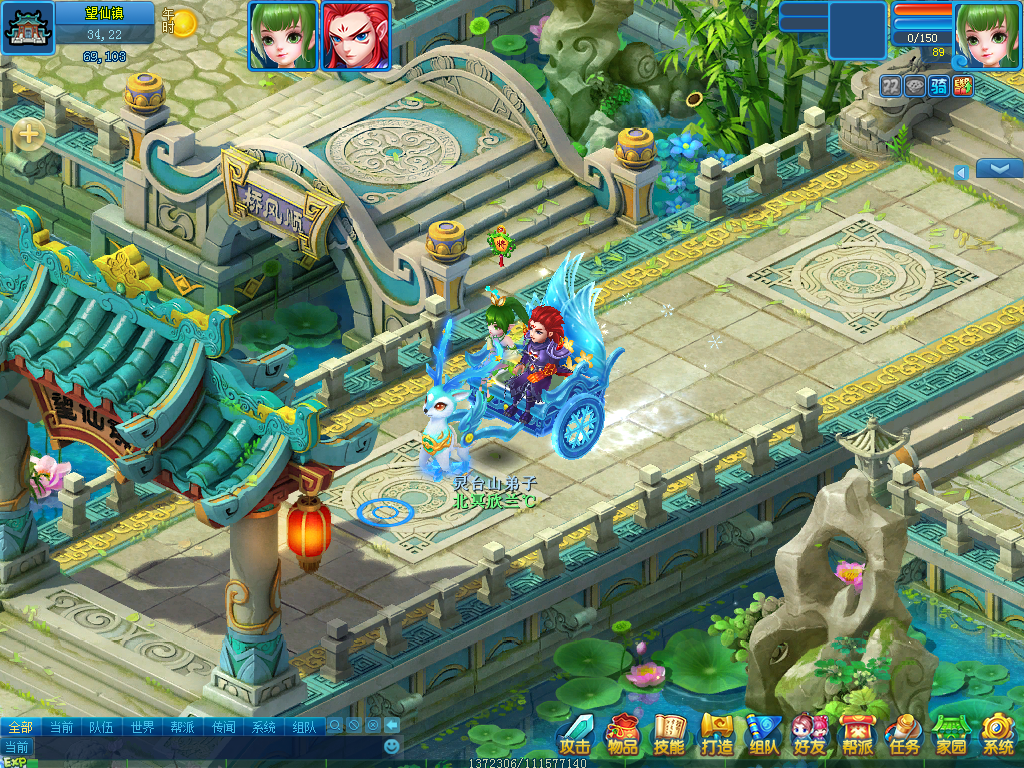Switch to the 帮派 chat tab
This screenshot has height=768, width=1024.
[183, 727]
